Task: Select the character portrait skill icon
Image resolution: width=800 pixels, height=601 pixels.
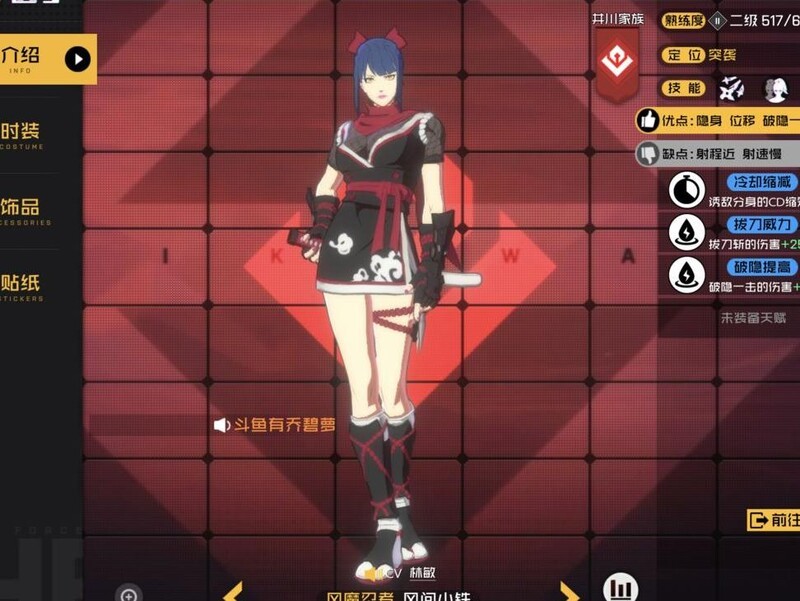Action: [776, 88]
